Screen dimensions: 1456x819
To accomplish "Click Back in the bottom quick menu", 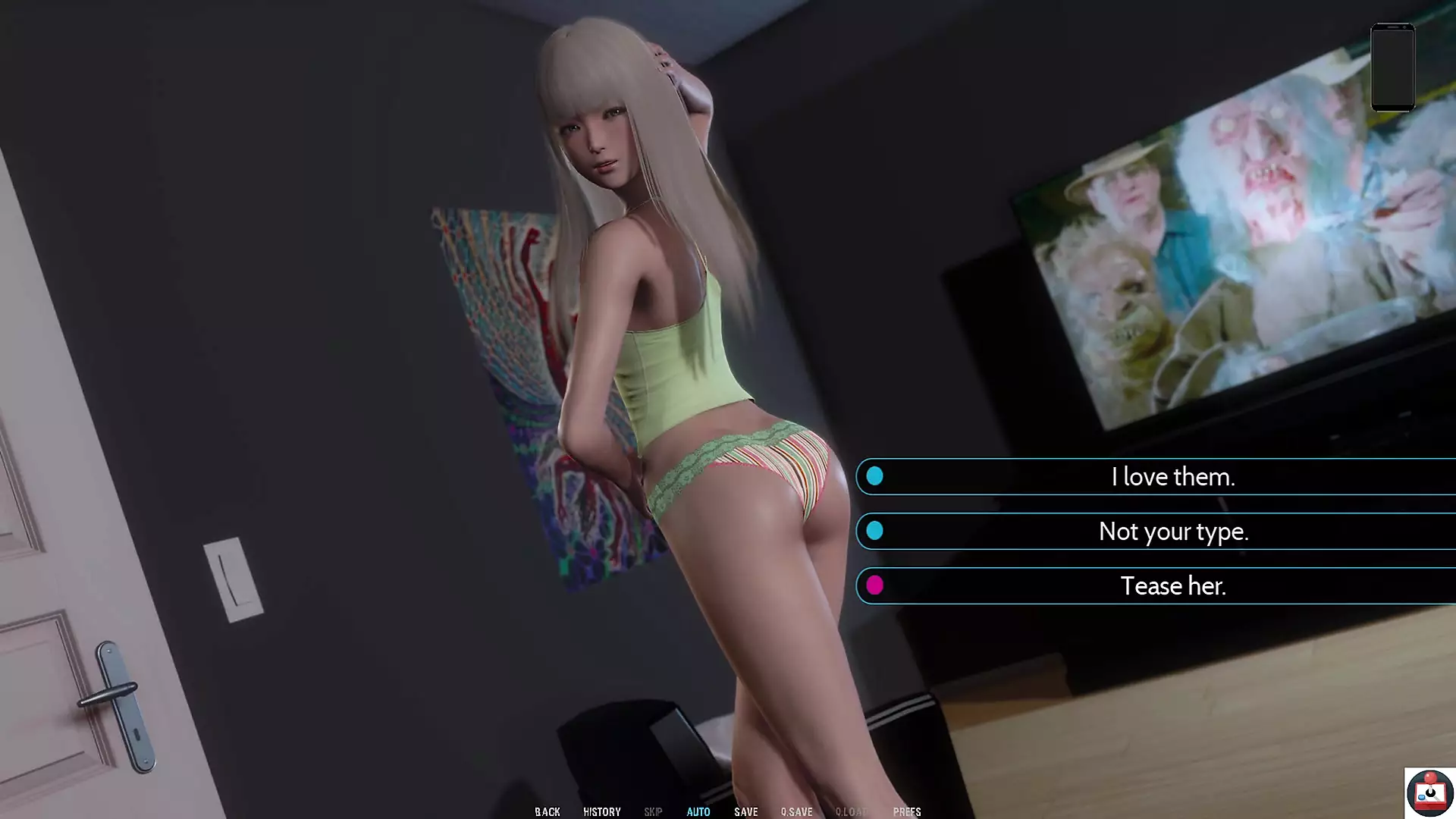I will (548, 811).
